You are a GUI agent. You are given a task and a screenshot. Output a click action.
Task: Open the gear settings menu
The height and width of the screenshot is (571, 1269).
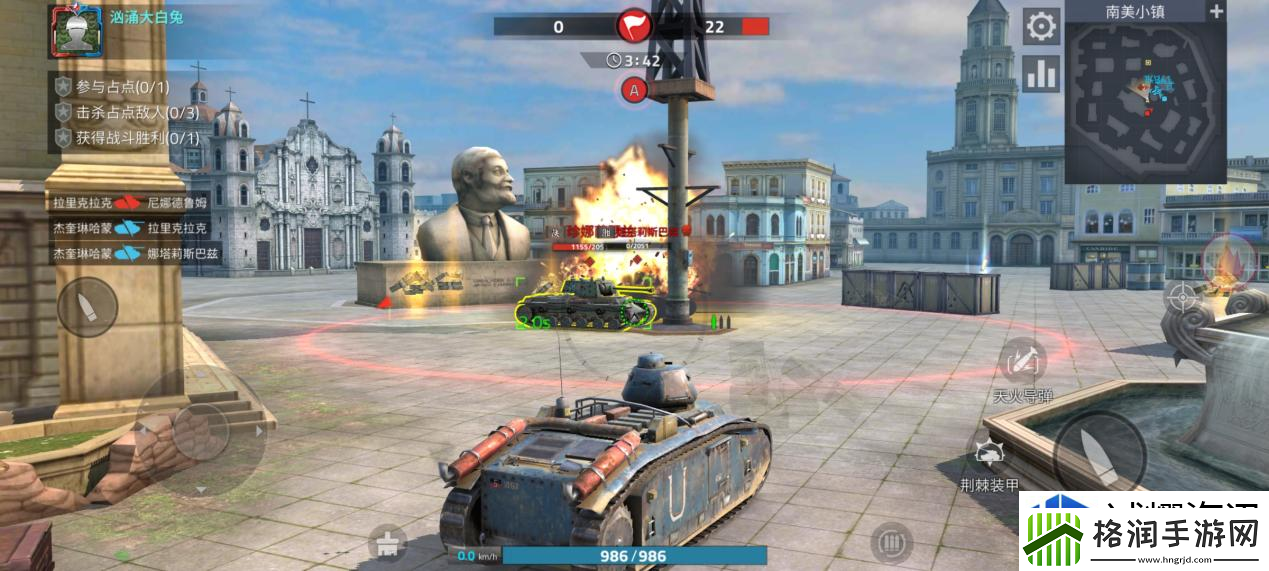coord(1041,26)
